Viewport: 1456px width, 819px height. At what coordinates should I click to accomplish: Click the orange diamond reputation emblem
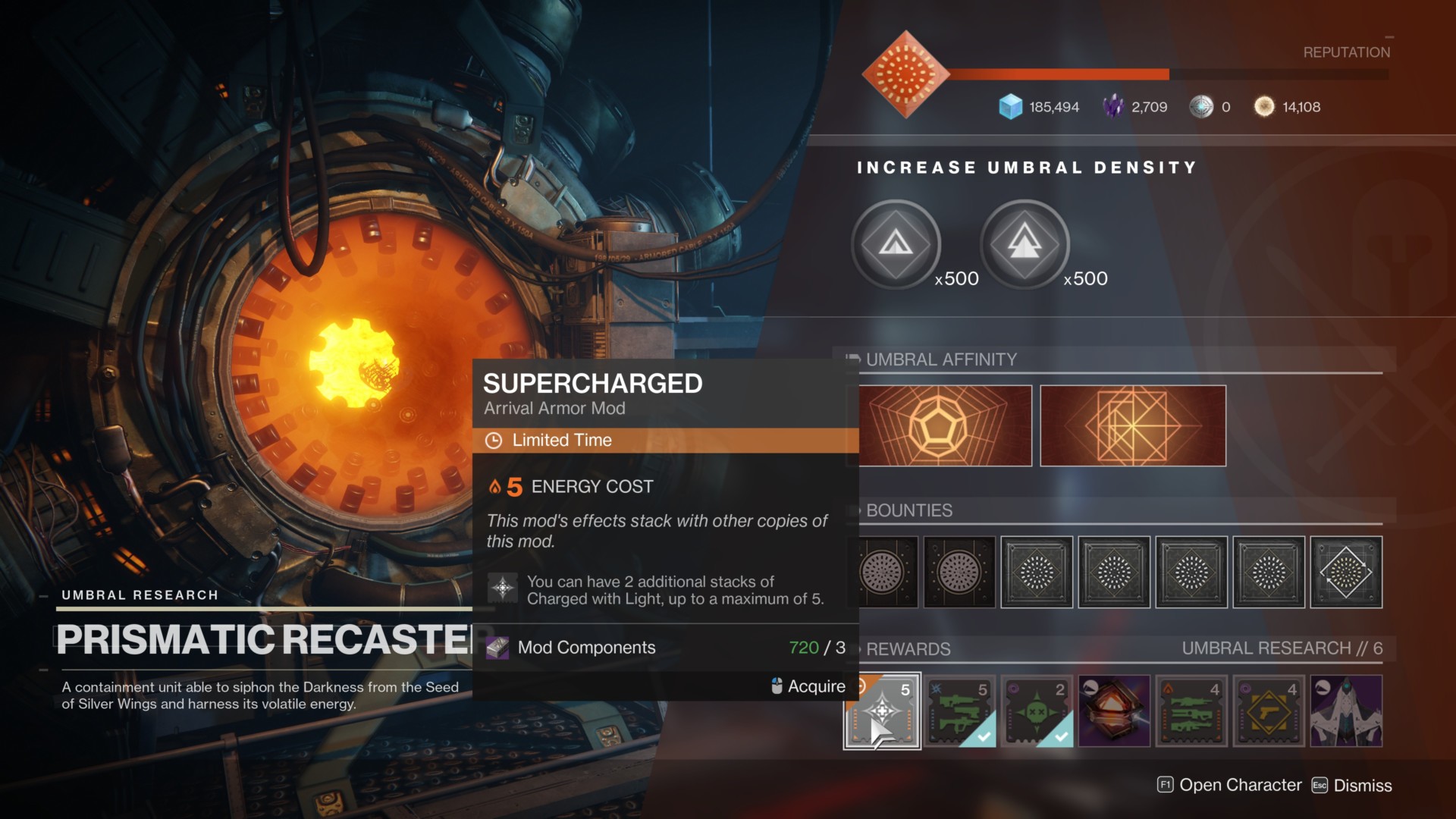pos(905,74)
